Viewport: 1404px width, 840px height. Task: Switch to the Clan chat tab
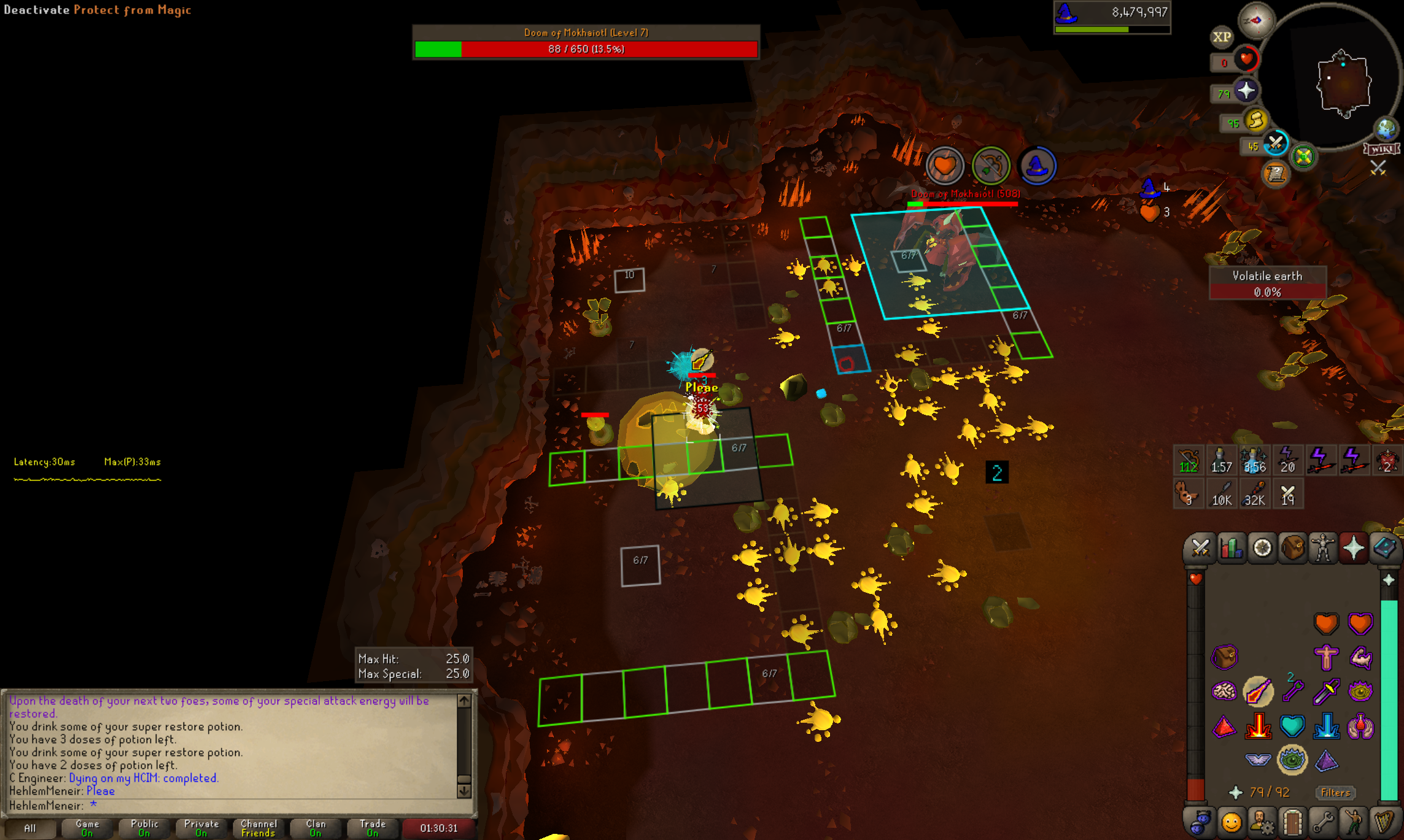[x=316, y=828]
